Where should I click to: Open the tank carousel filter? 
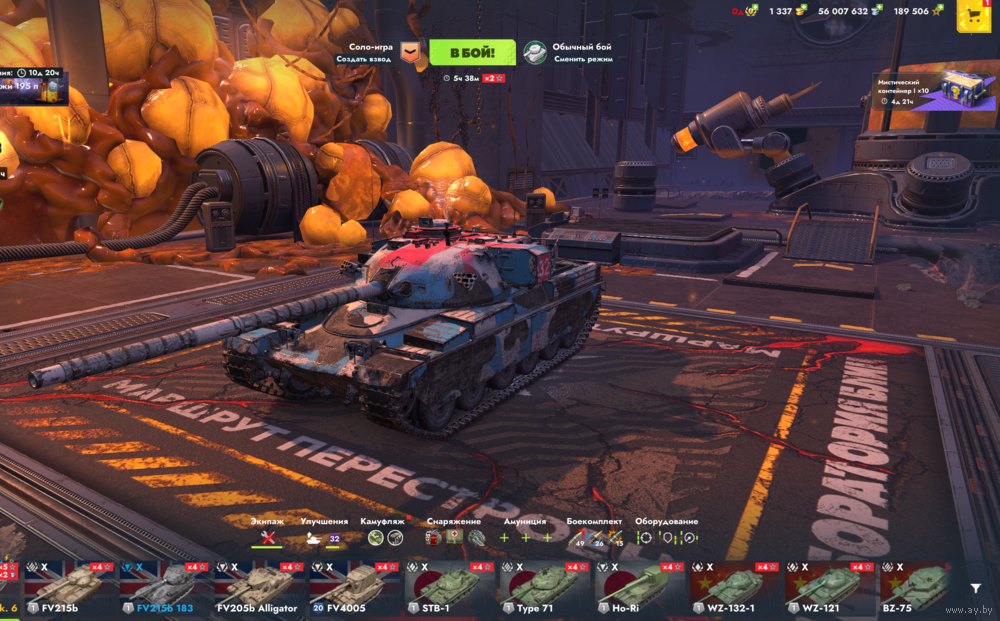976,589
